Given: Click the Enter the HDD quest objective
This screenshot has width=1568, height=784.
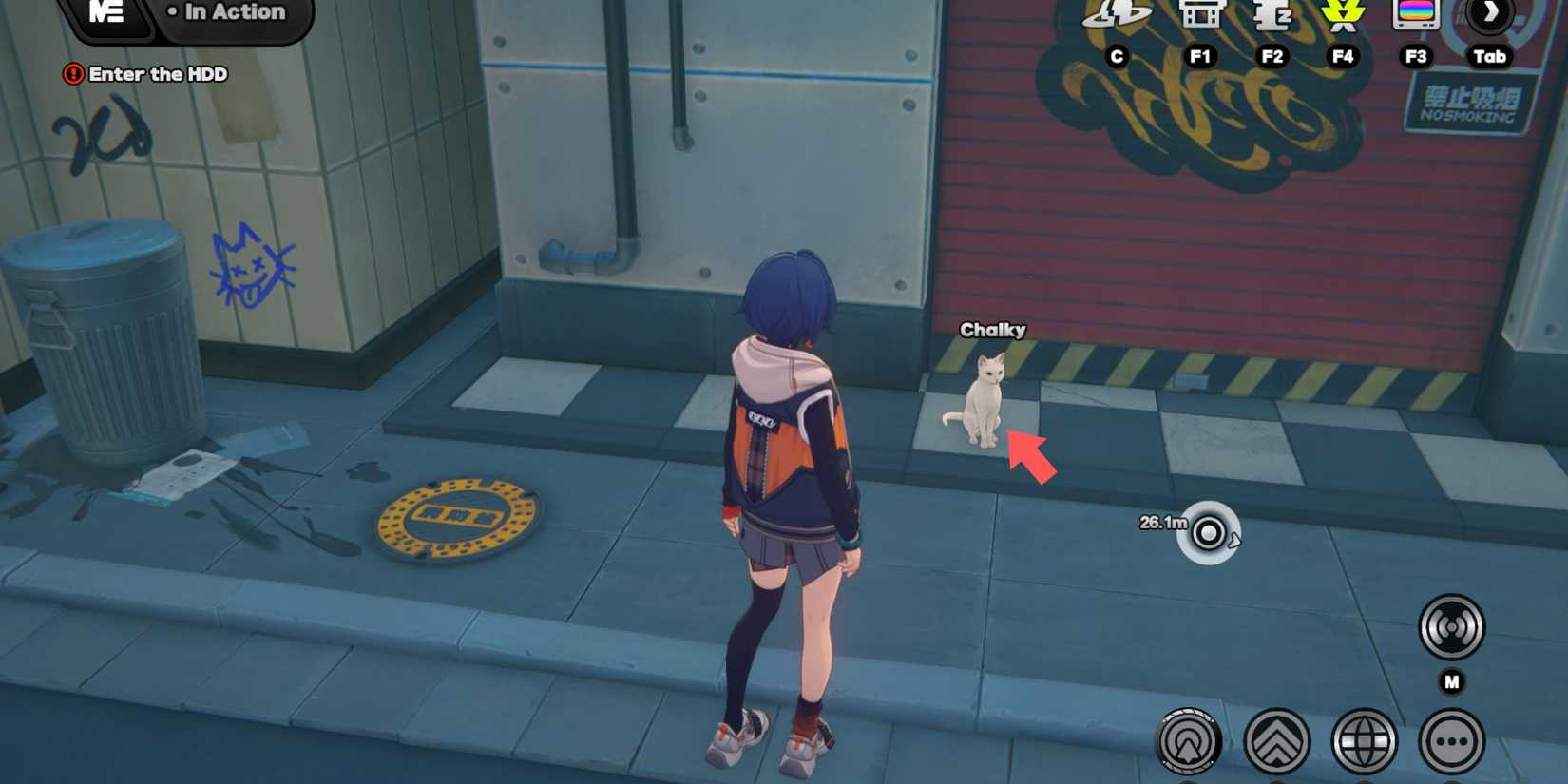Looking at the screenshot, I should pyautogui.click(x=157, y=75).
